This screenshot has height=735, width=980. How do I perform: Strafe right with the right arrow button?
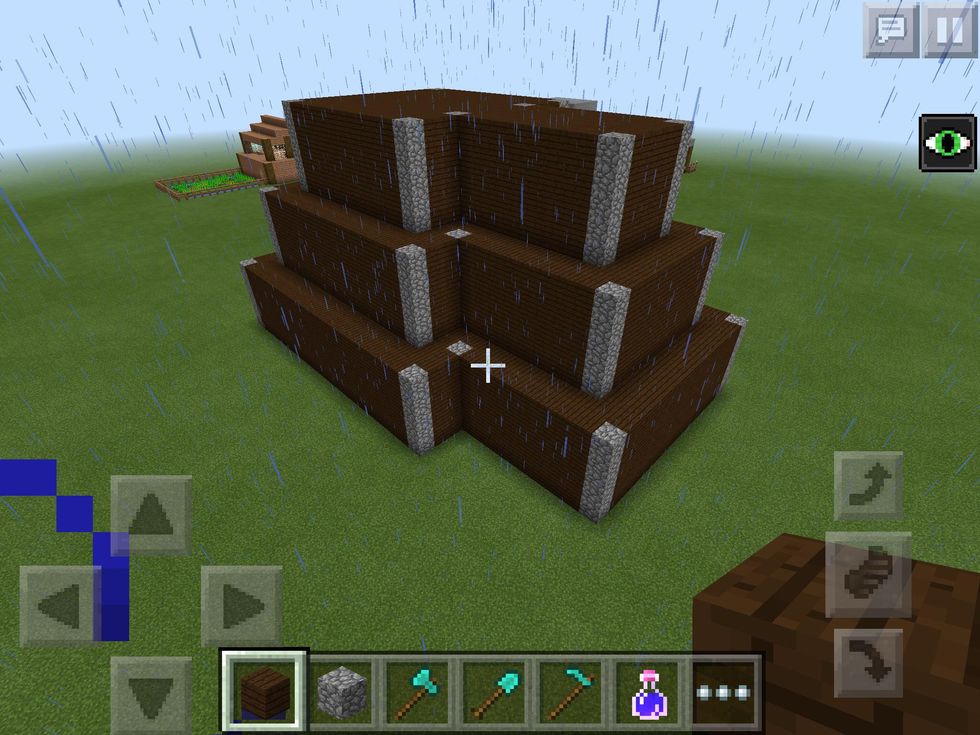pyautogui.click(x=241, y=605)
